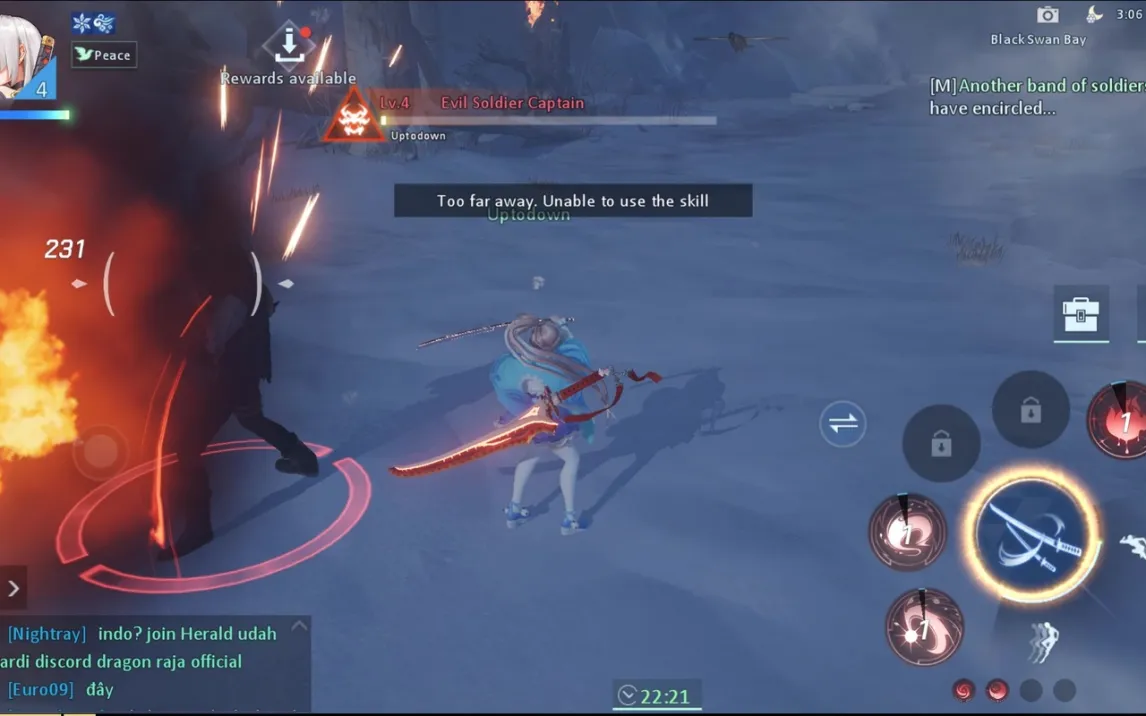Screen dimensions: 1146x716
Task: Click the snowflake buff status icons
Action: [93, 23]
